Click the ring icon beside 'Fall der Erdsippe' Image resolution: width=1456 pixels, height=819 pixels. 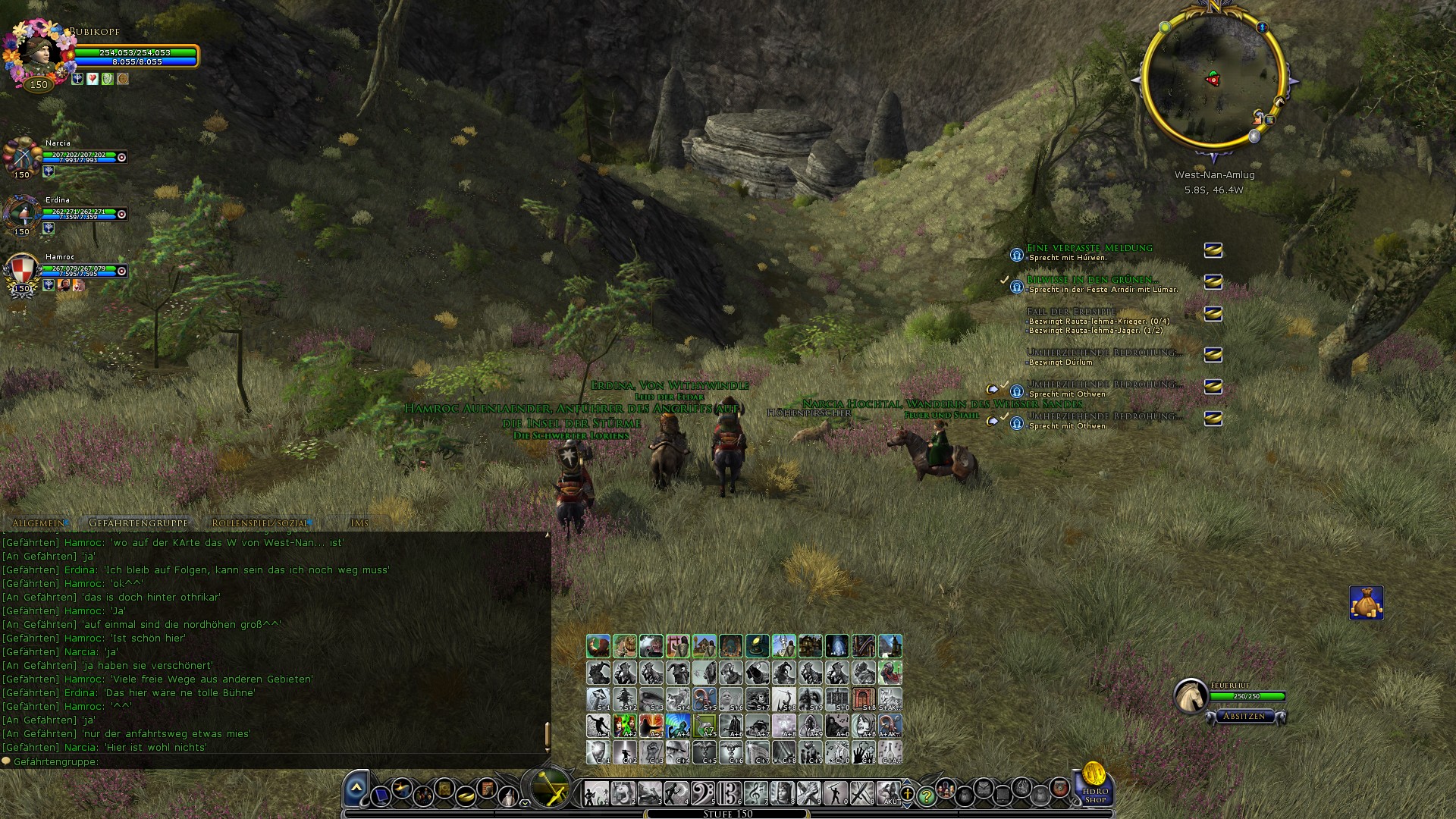point(1213,313)
